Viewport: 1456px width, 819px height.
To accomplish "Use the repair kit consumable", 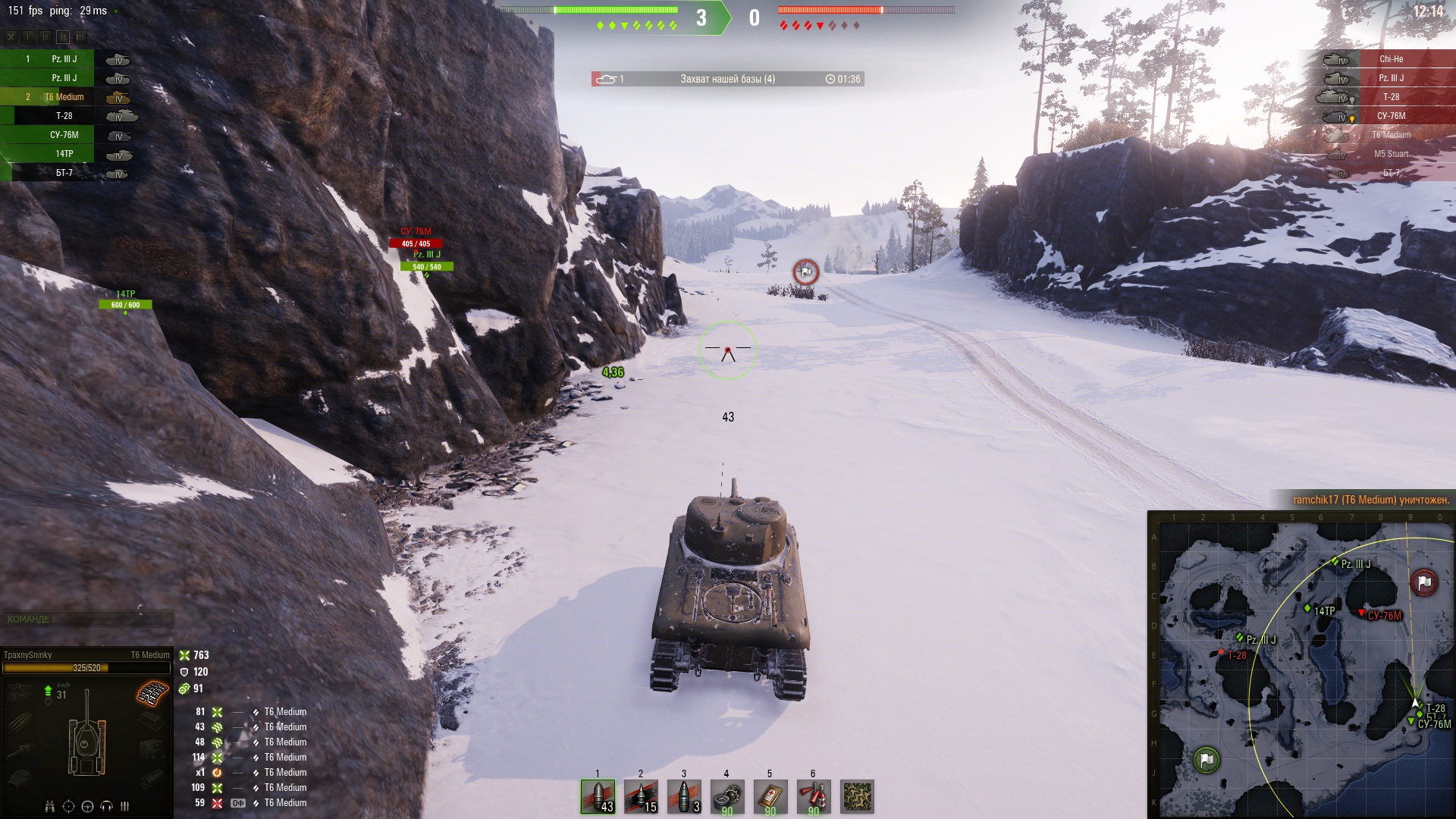I will tap(727, 796).
